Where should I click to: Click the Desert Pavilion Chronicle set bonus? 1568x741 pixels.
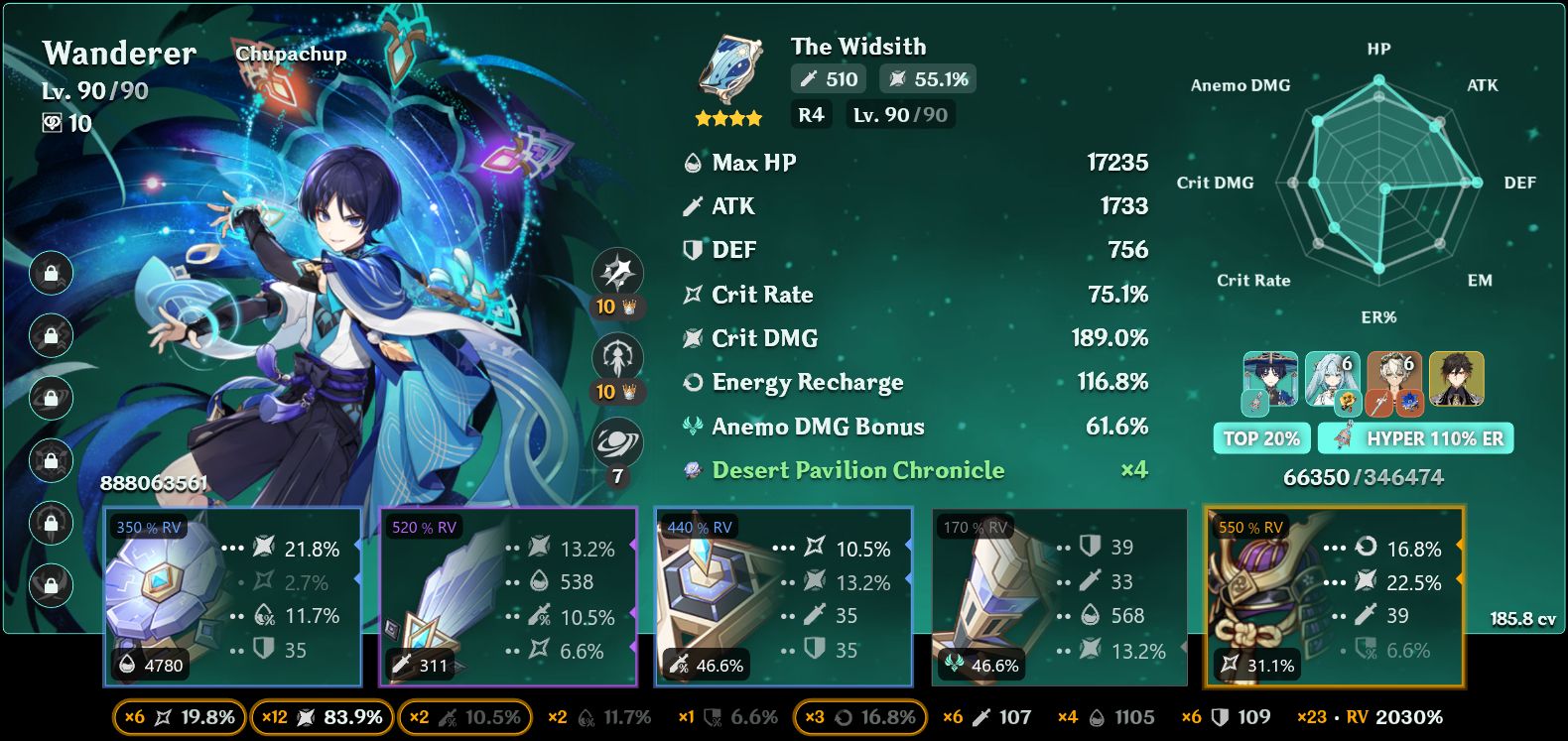858,470
